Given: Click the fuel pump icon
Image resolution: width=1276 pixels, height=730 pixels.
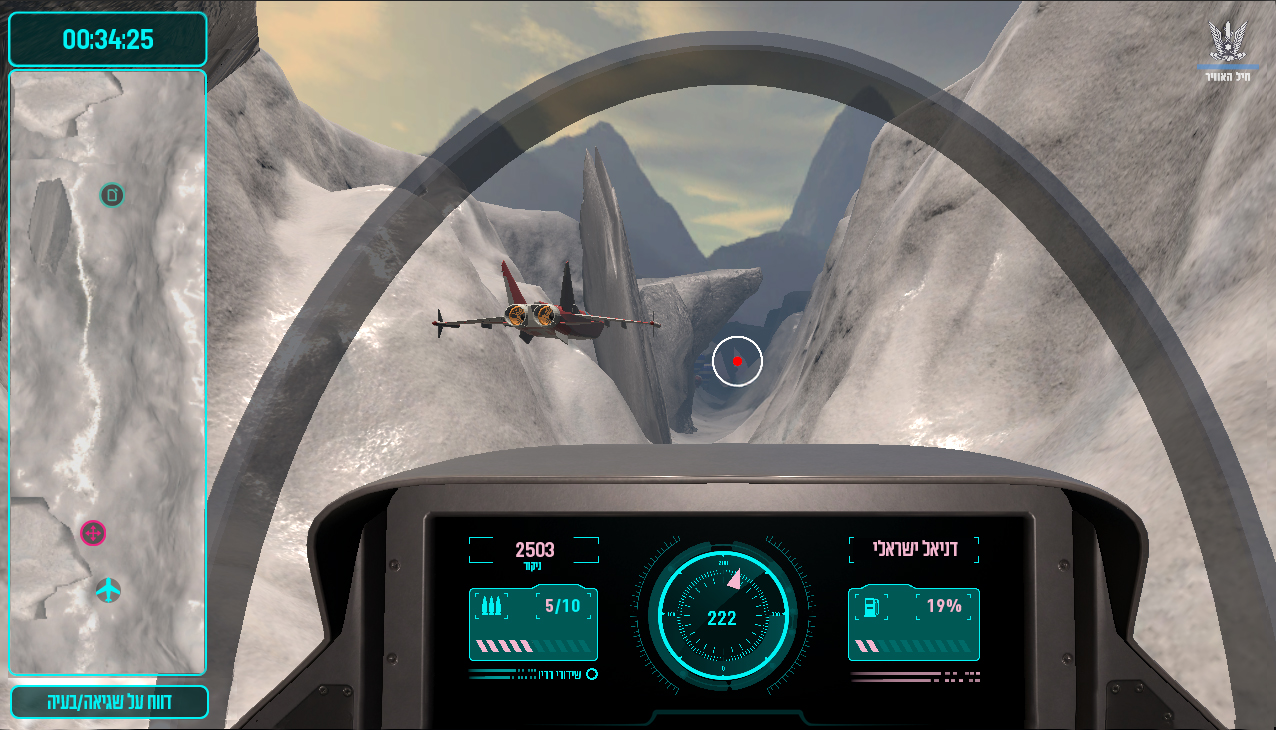Looking at the screenshot, I should [x=870, y=606].
